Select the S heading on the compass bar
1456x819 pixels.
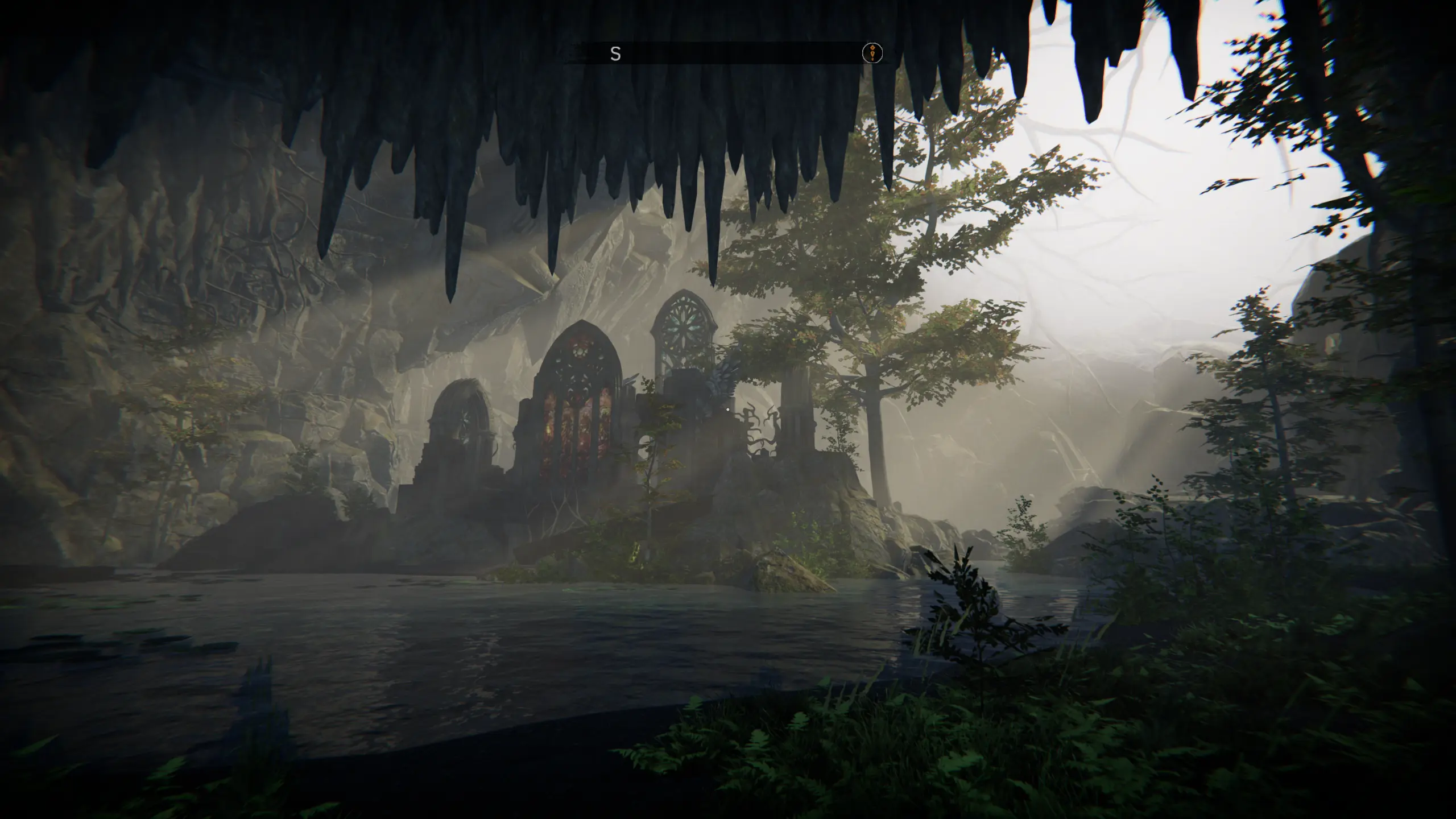coord(615,54)
